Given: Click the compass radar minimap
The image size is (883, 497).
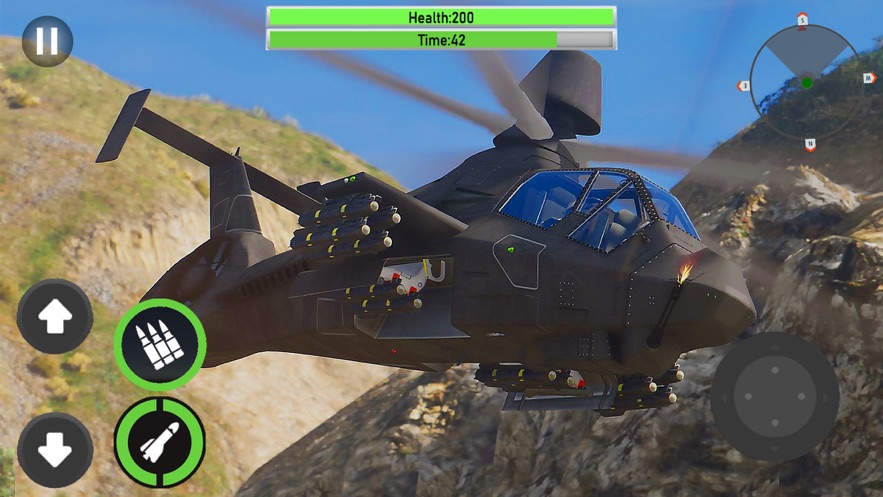Looking at the screenshot, I should pos(806,82).
